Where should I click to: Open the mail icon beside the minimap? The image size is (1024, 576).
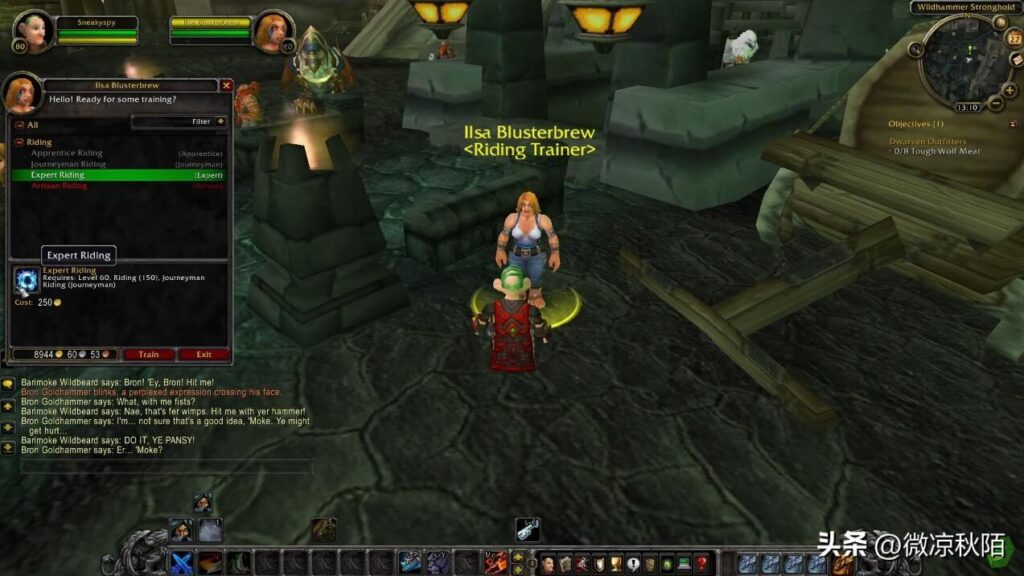(x=1016, y=60)
